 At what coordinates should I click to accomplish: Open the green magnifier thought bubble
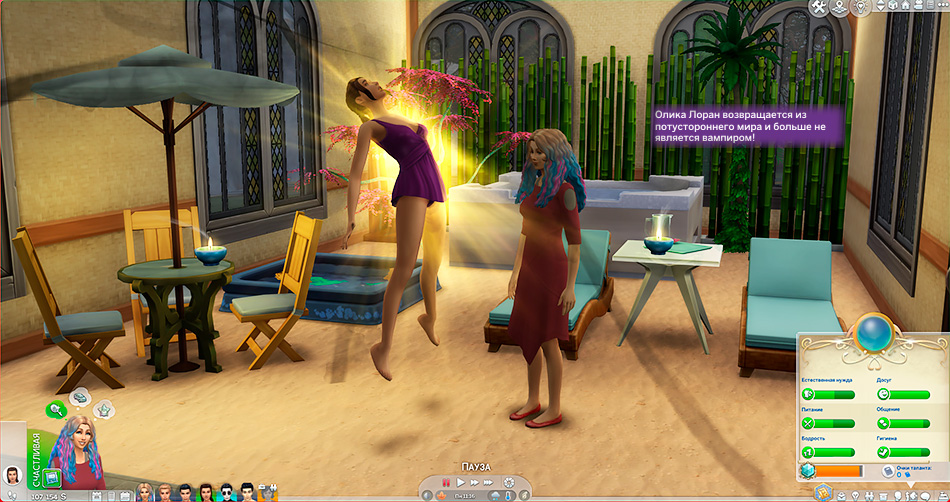pos(57,408)
